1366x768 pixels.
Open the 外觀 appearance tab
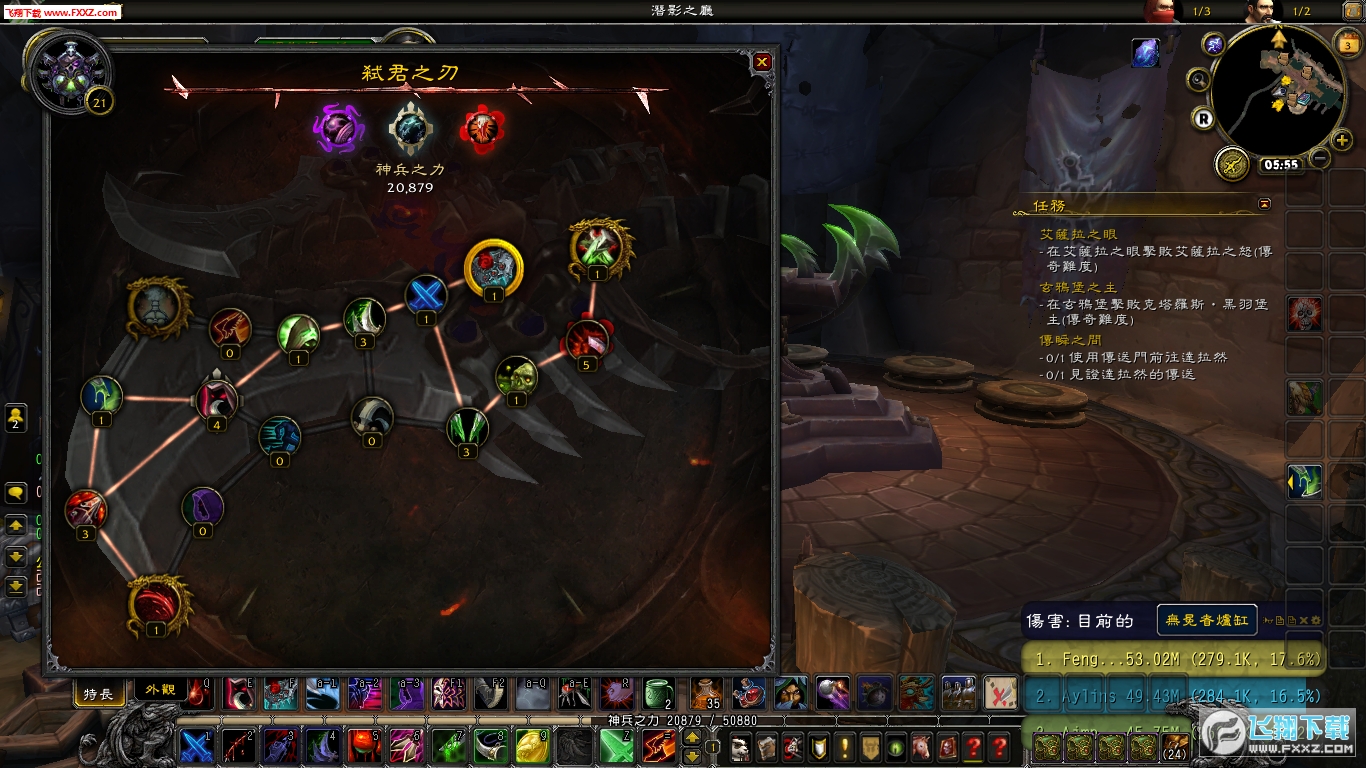pos(160,691)
